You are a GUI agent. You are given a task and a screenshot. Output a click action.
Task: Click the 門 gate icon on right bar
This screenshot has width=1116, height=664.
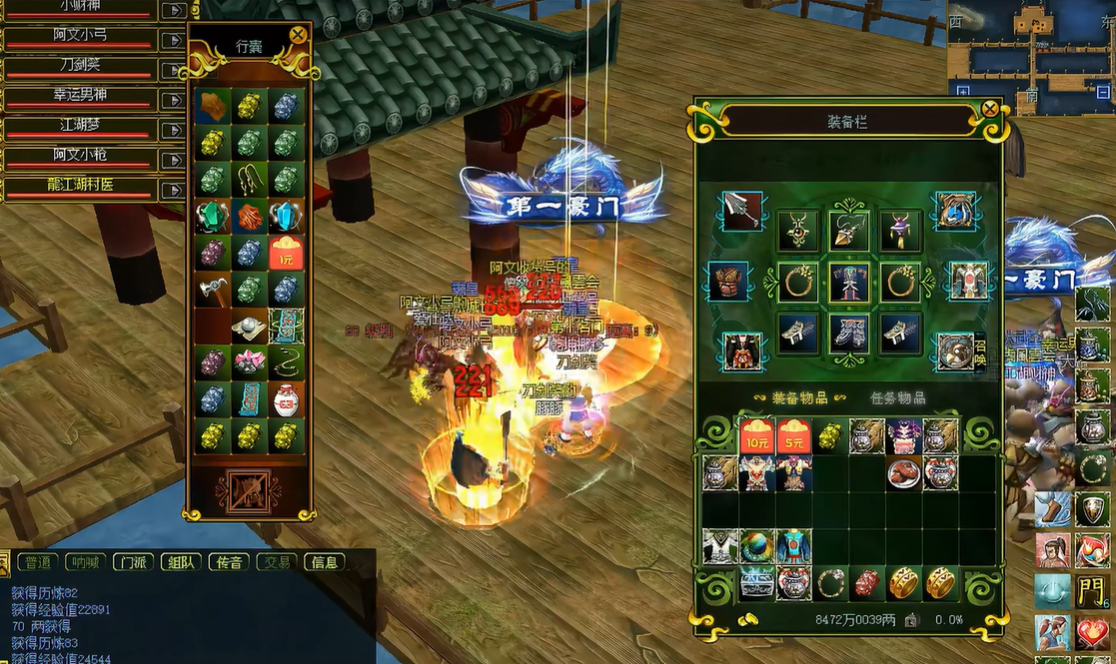click(x=1092, y=591)
